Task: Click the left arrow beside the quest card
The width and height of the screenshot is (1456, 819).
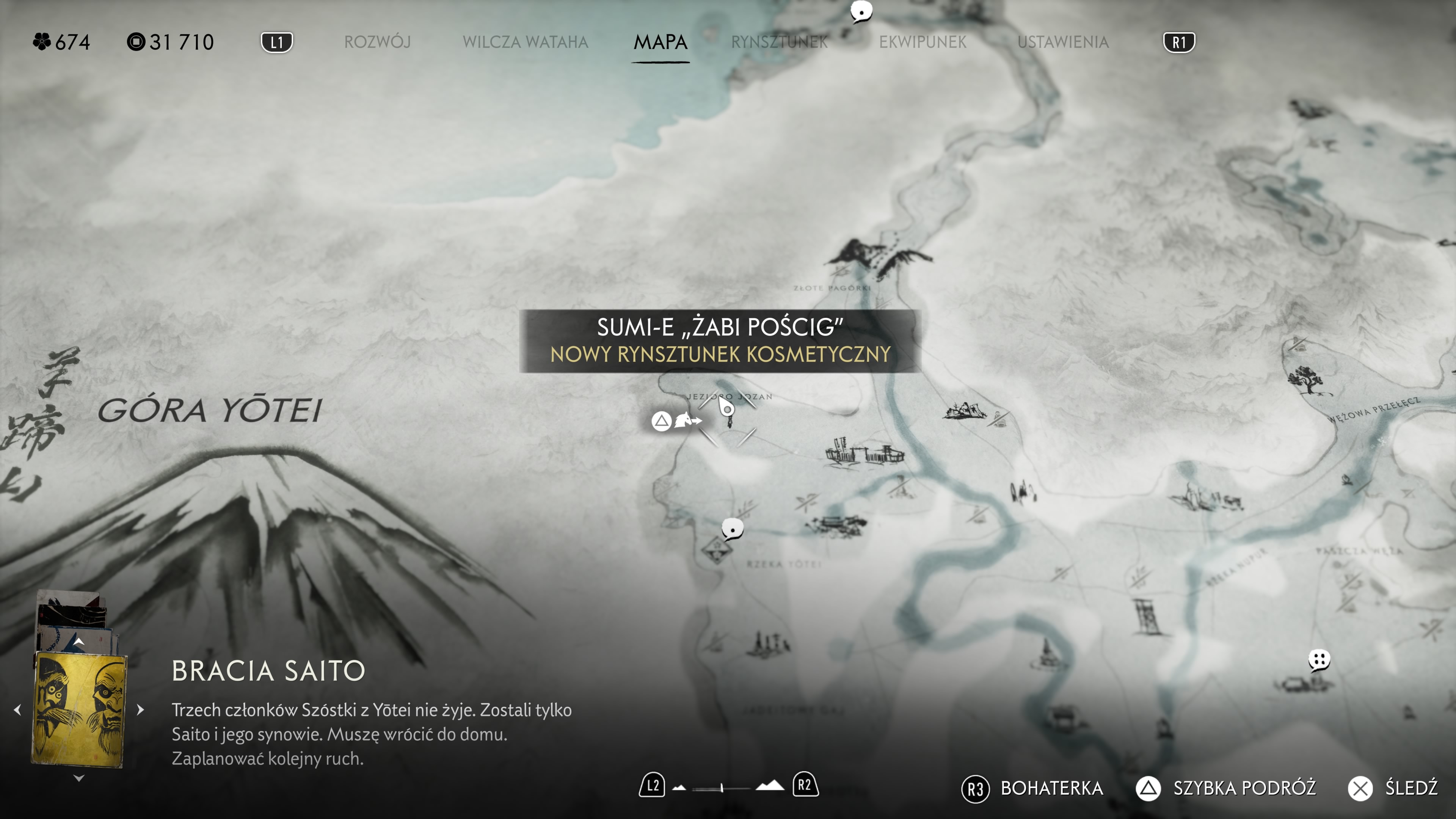Action: point(17,709)
